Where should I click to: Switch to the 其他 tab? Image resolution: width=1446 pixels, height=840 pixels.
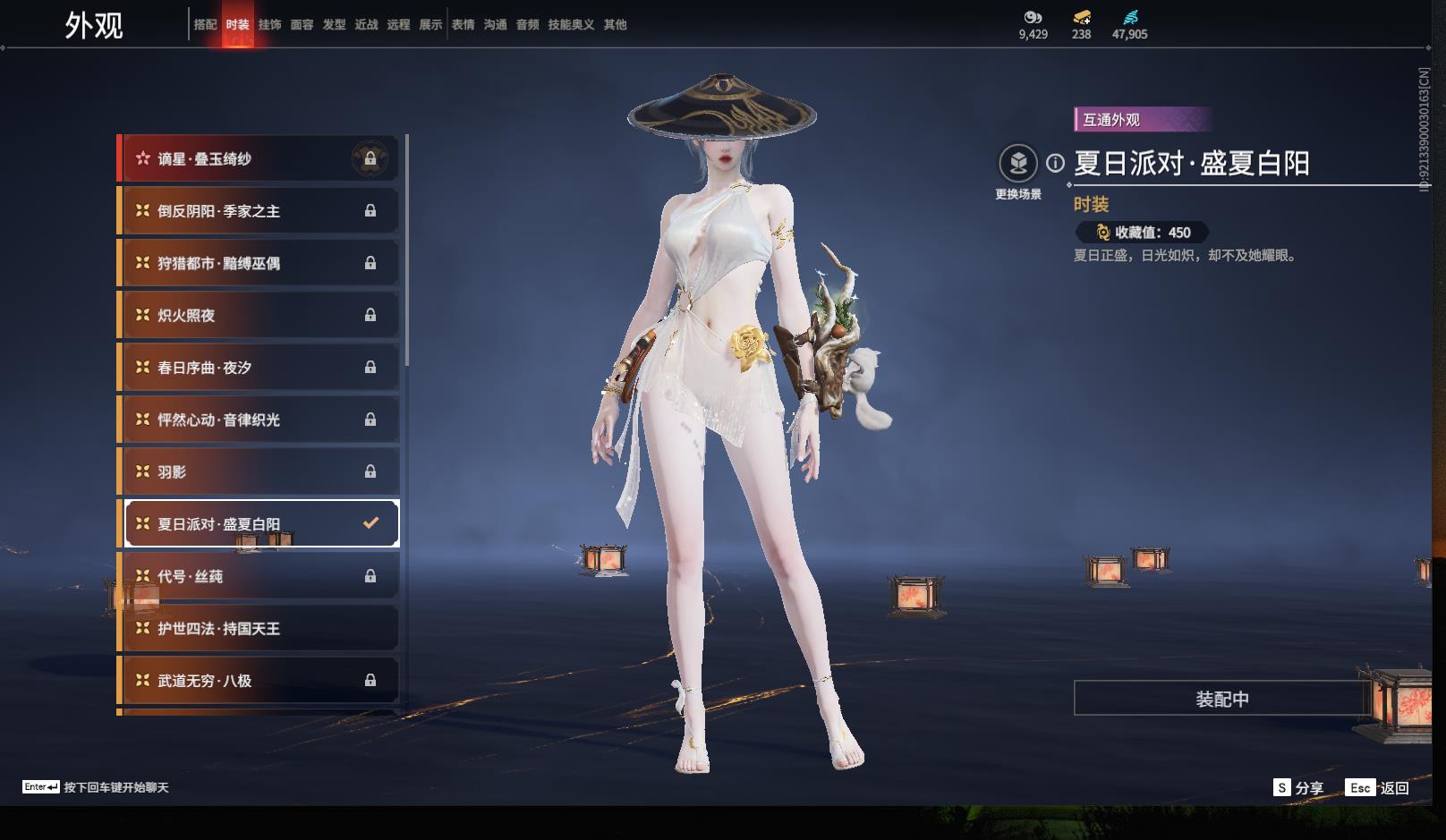(615, 25)
